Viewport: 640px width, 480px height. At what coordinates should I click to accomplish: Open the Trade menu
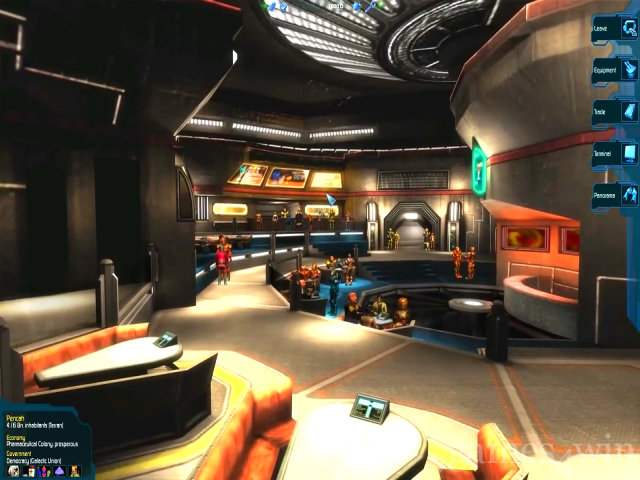pyautogui.click(x=616, y=112)
